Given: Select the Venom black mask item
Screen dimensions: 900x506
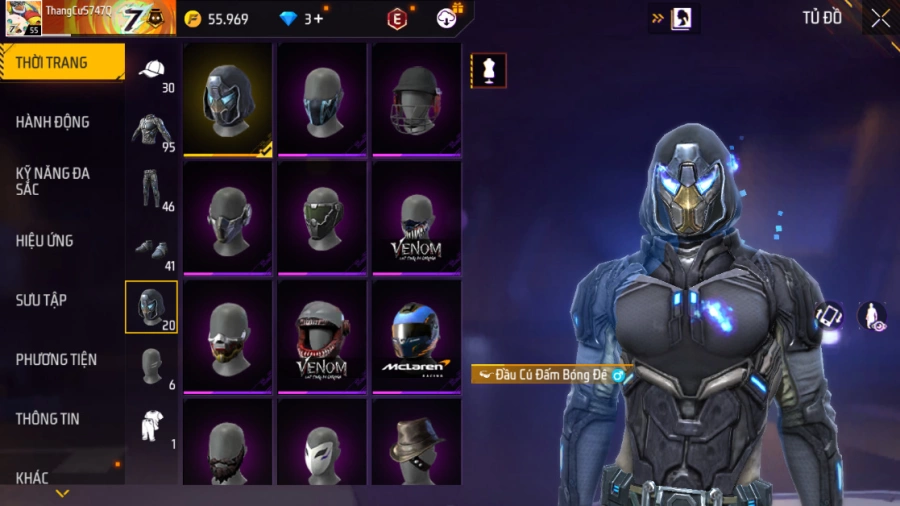Looking at the screenshot, I should [416, 217].
